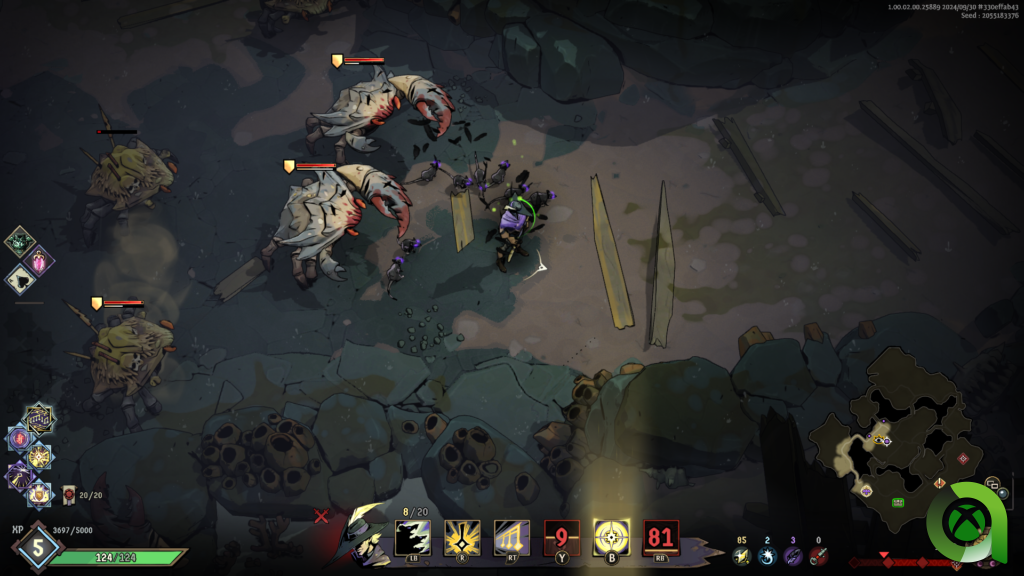
Task: Trigger the triple falling daggers ability
Action: [x=511, y=538]
